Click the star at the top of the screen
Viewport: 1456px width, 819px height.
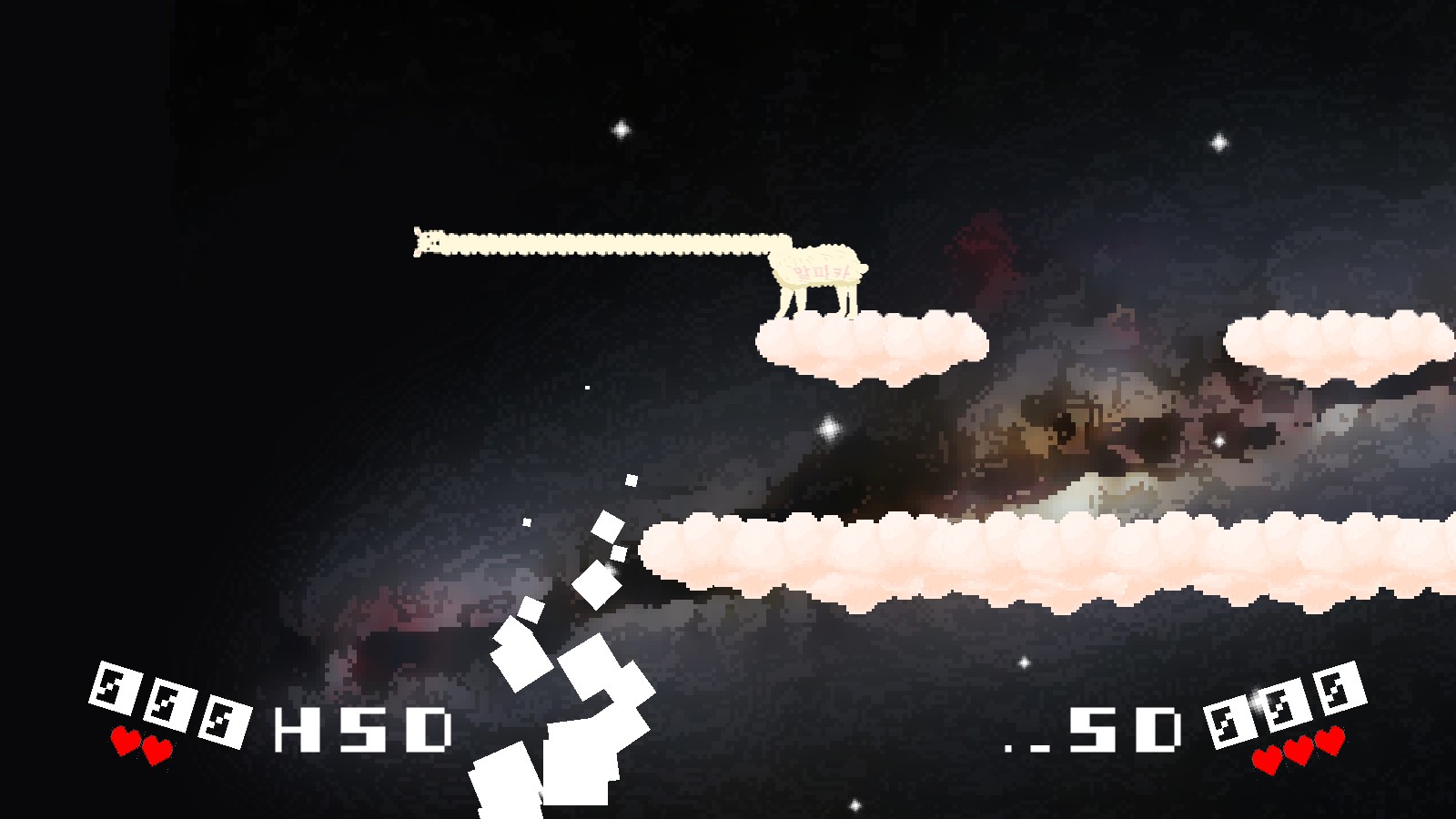point(622,127)
